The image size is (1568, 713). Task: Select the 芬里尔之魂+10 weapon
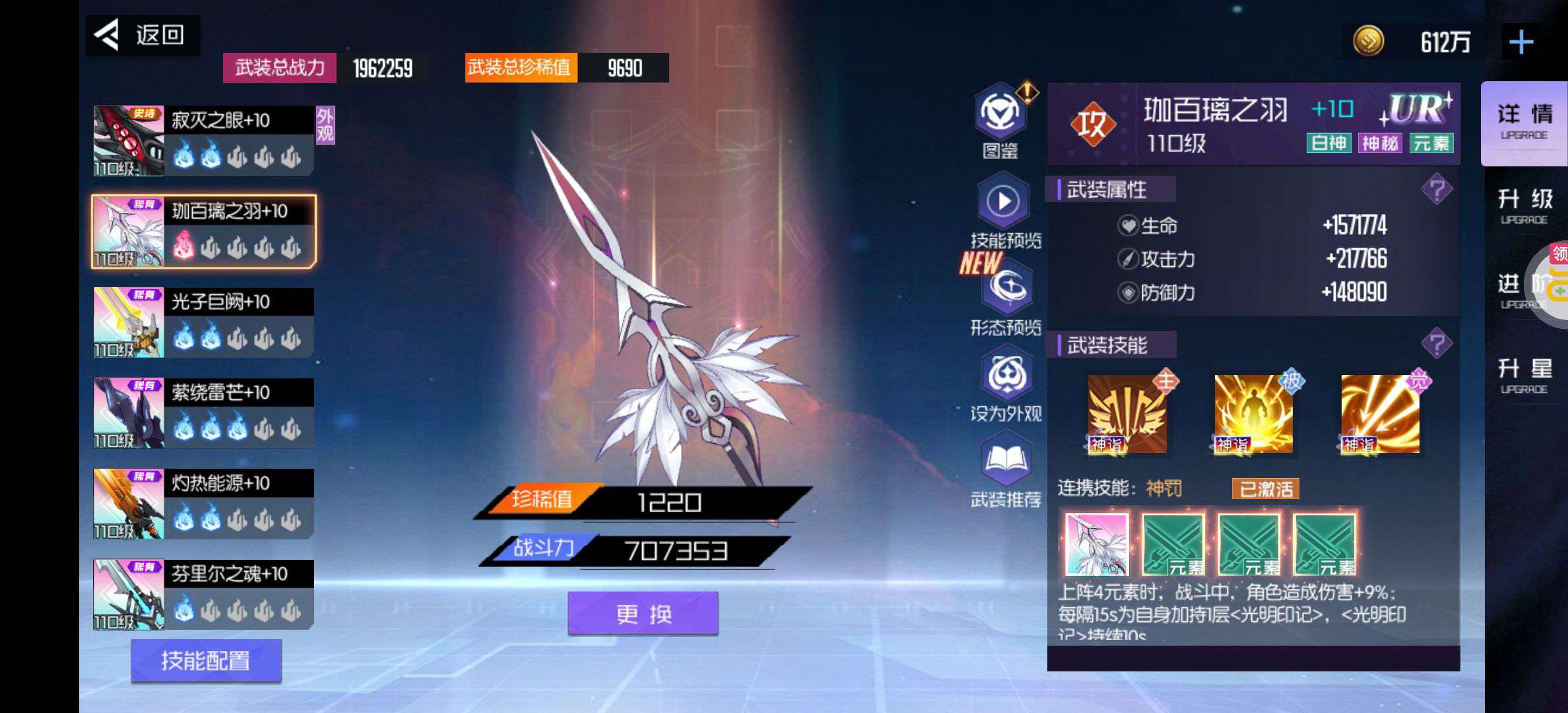(x=203, y=594)
